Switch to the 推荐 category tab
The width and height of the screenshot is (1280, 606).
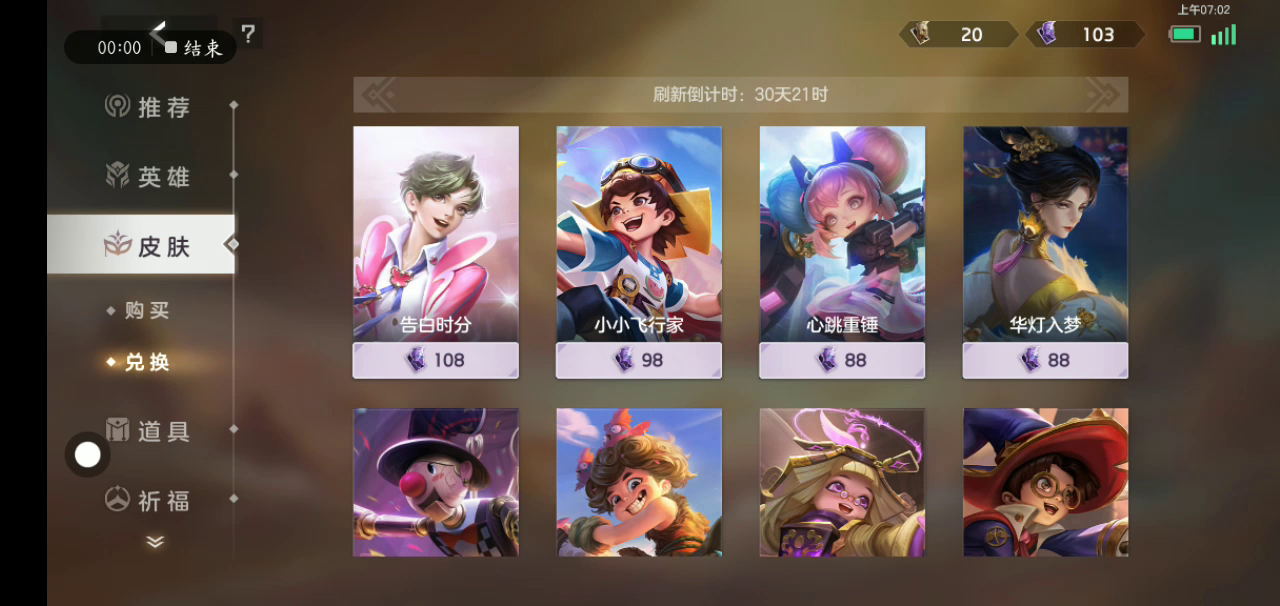tap(148, 107)
